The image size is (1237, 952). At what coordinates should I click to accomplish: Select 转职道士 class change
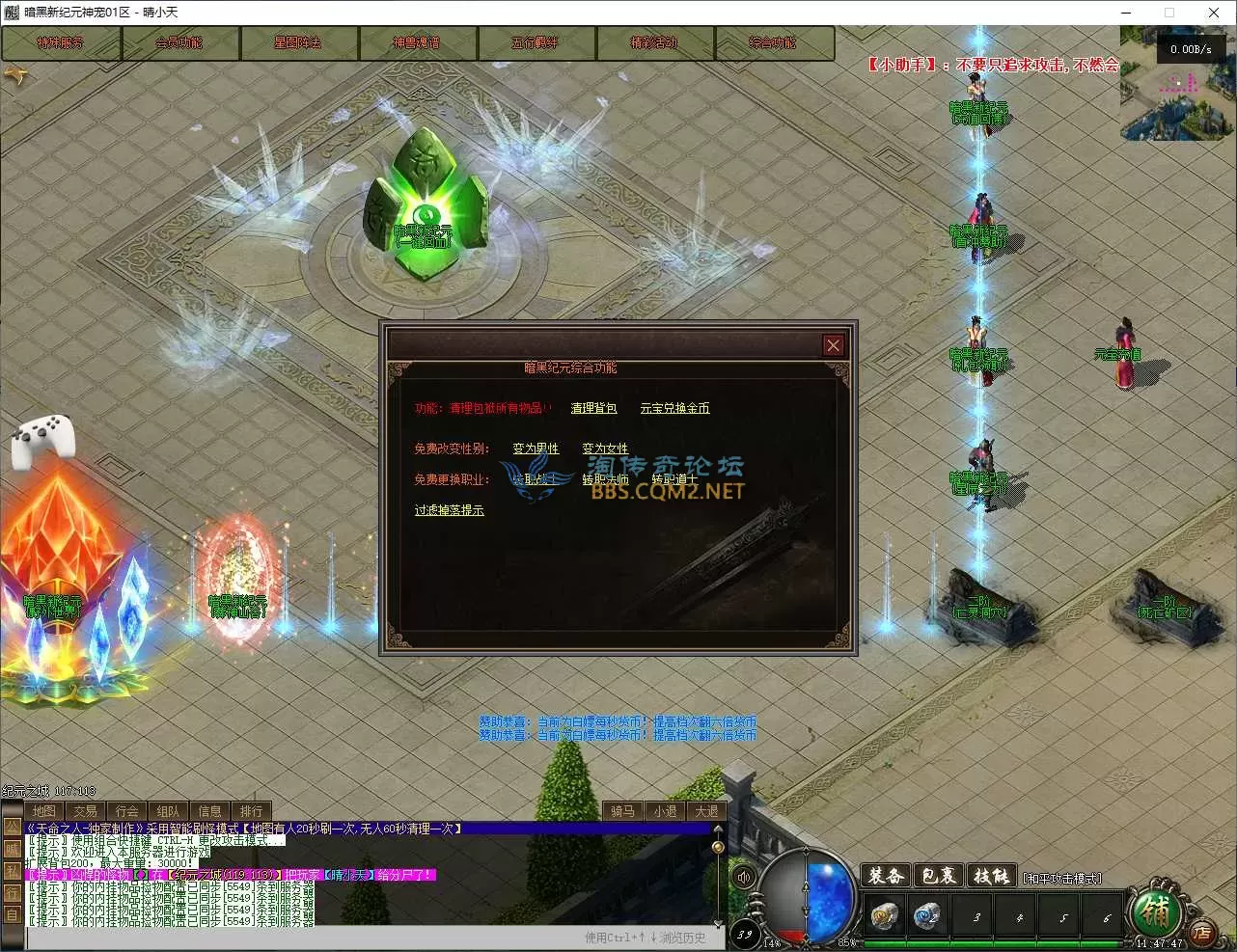pos(674,479)
